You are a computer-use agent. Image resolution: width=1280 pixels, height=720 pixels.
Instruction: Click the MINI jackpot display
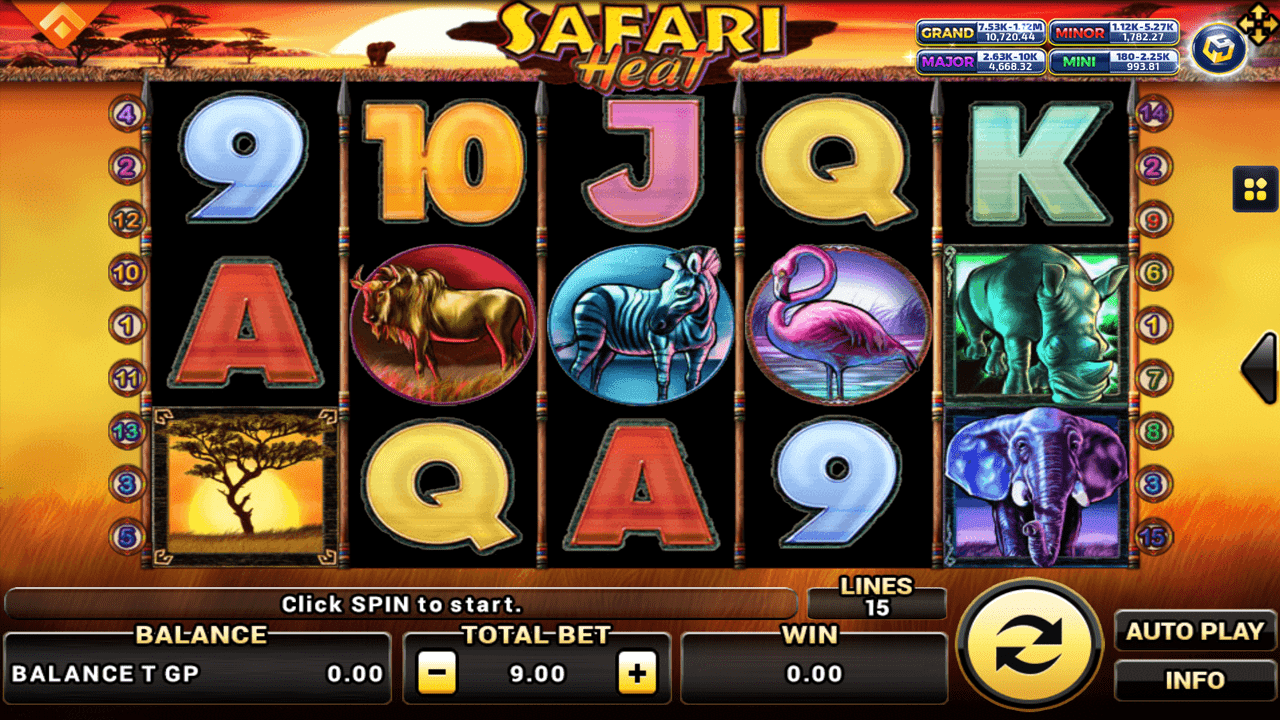tap(1111, 62)
